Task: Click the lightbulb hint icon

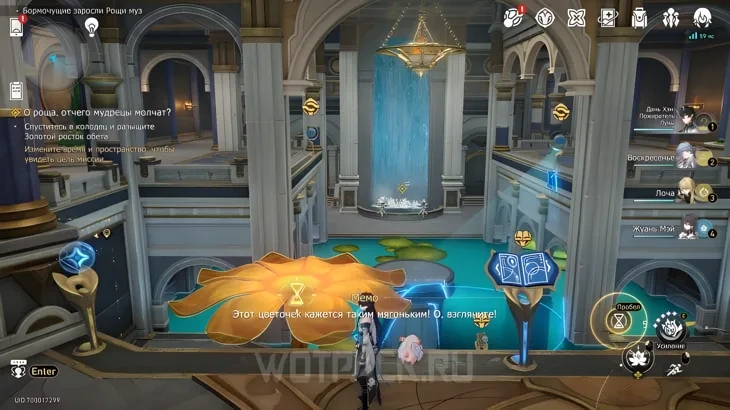Action: [92, 27]
